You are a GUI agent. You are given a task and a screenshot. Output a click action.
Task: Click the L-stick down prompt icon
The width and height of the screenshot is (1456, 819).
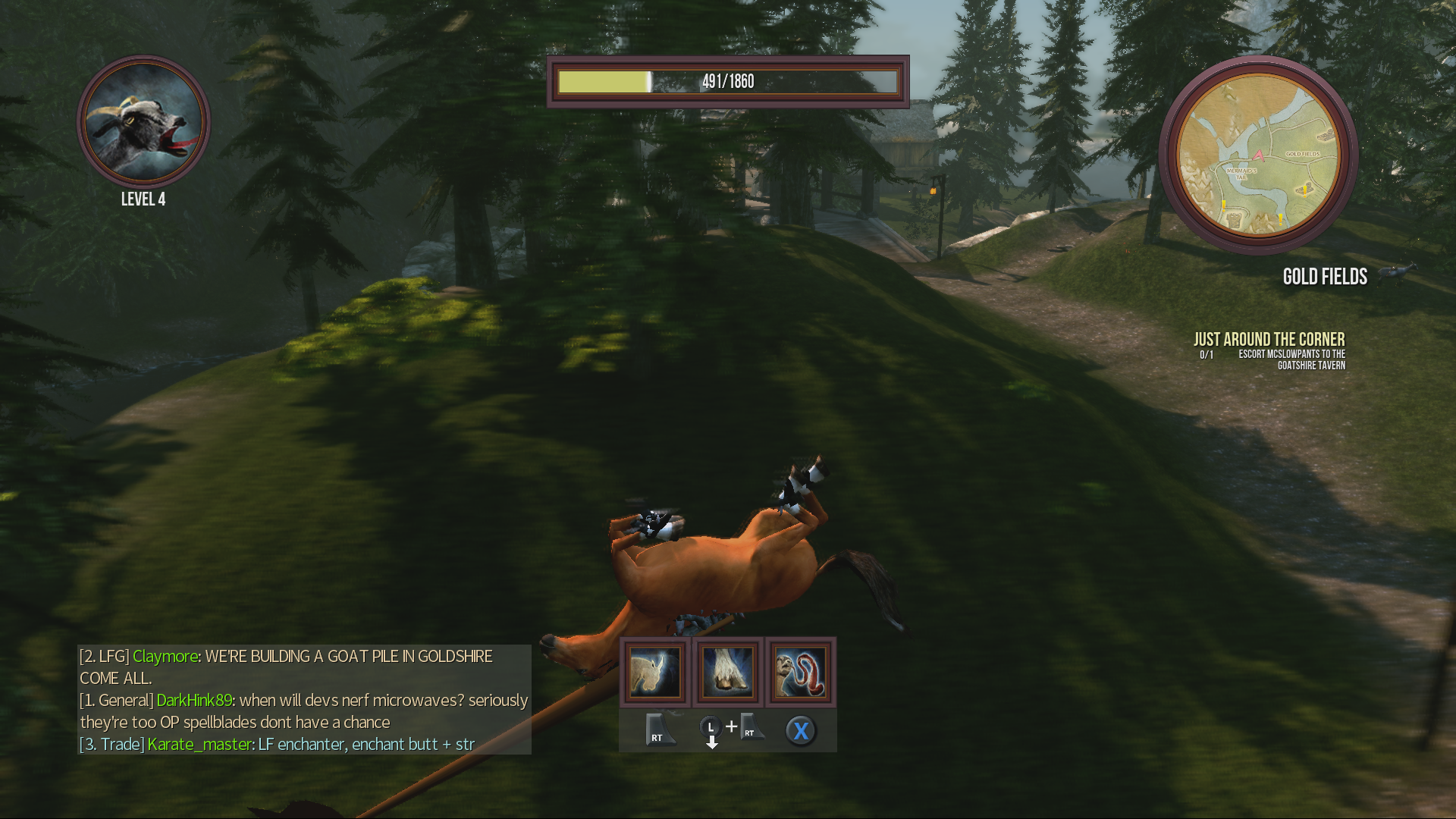711,730
